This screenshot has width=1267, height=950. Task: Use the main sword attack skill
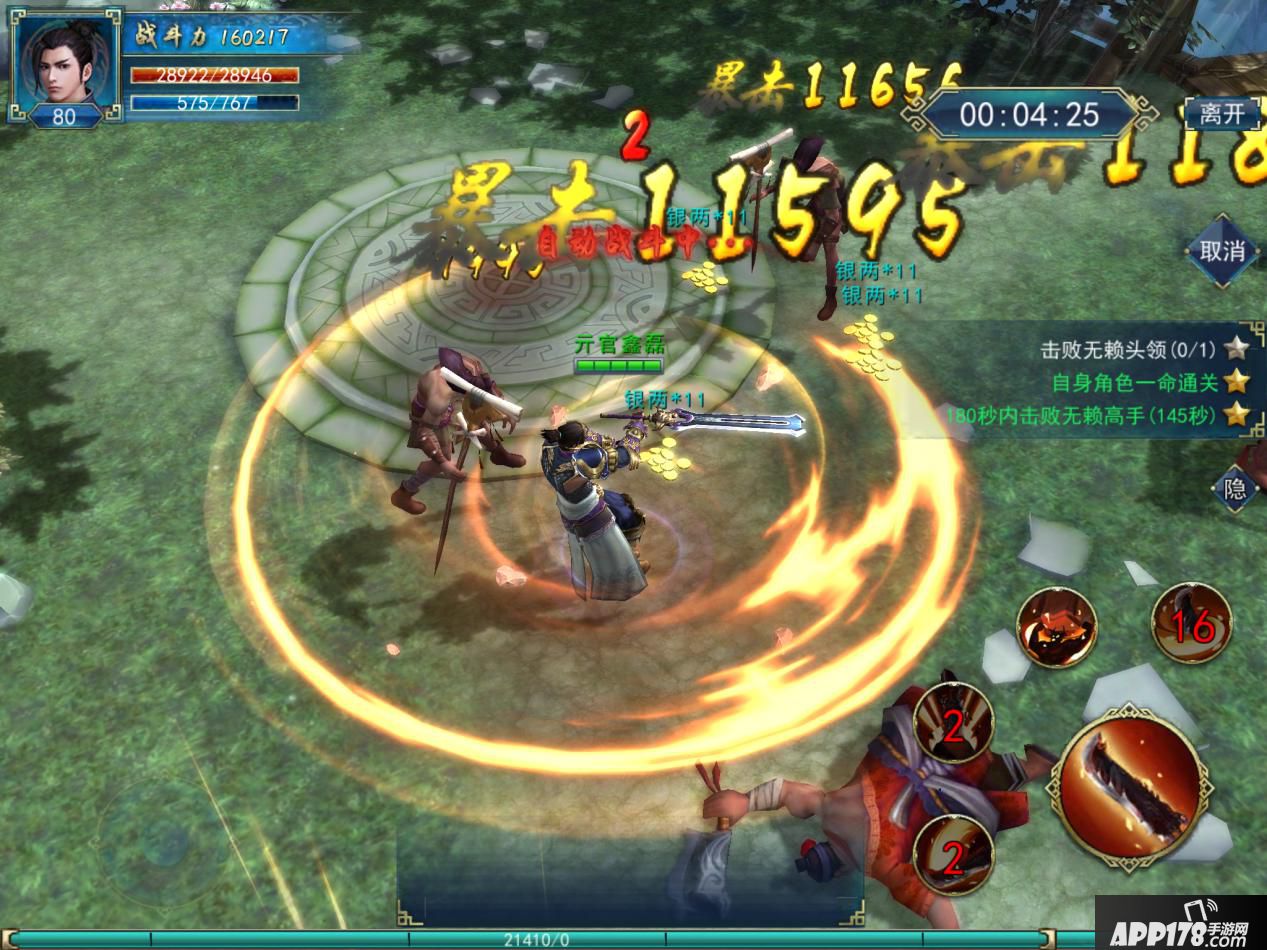pos(1130,783)
